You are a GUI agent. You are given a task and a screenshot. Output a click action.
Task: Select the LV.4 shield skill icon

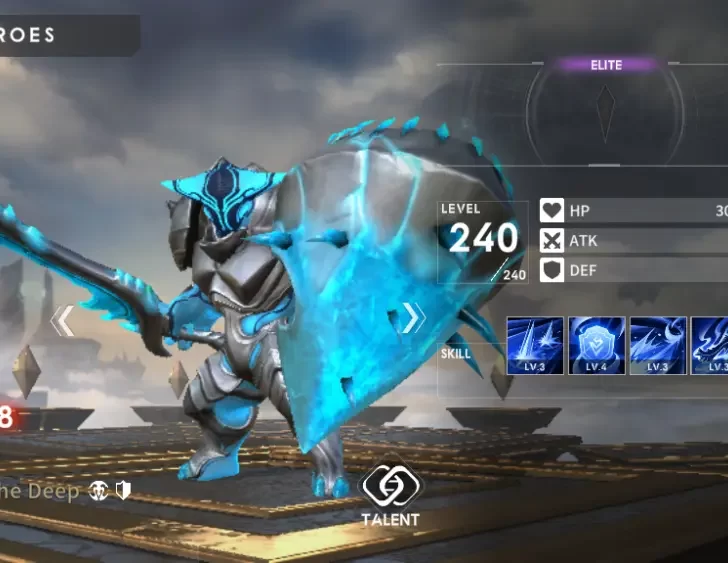pos(597,345)
